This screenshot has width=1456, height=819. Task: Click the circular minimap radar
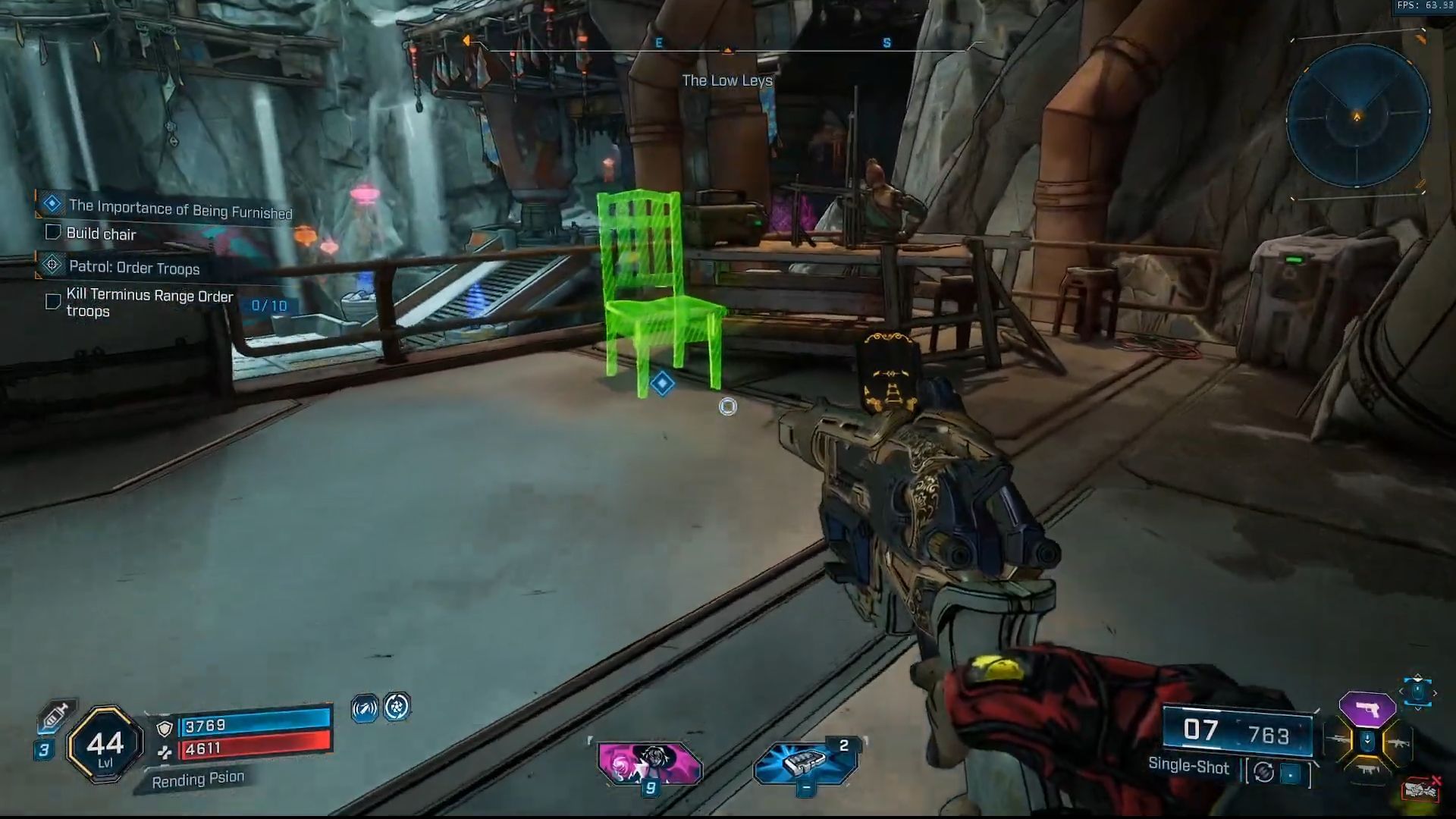(x=1357, y=115)
